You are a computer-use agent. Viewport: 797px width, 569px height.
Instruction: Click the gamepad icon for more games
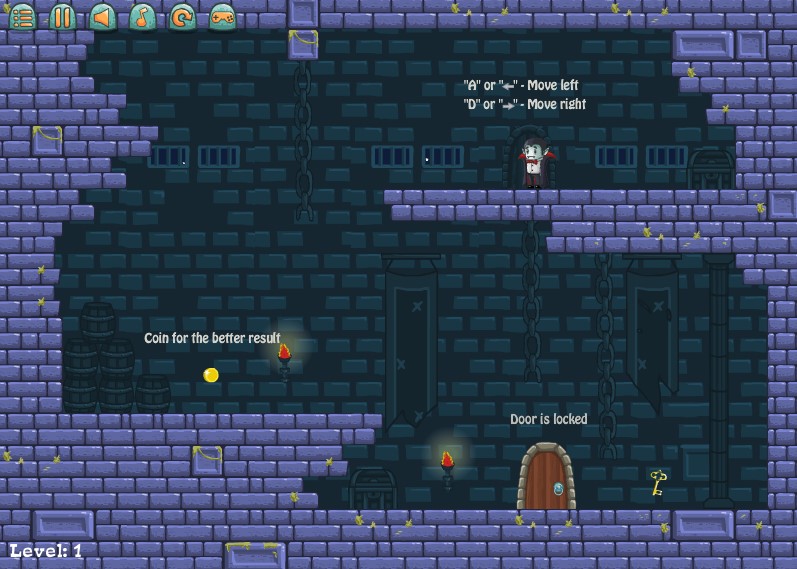[x=222, y=16]
